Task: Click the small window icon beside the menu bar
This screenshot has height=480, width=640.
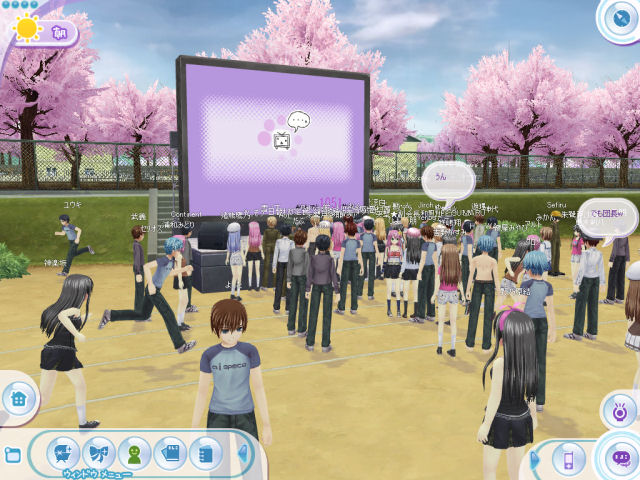Action: [12, 455]
